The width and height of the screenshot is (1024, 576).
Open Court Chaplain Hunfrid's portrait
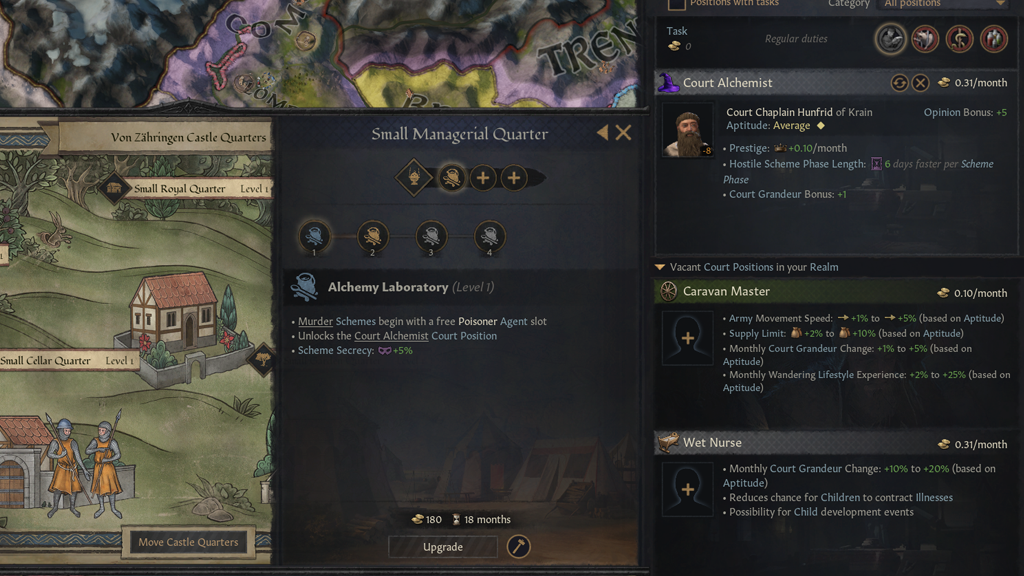(688, 131)
